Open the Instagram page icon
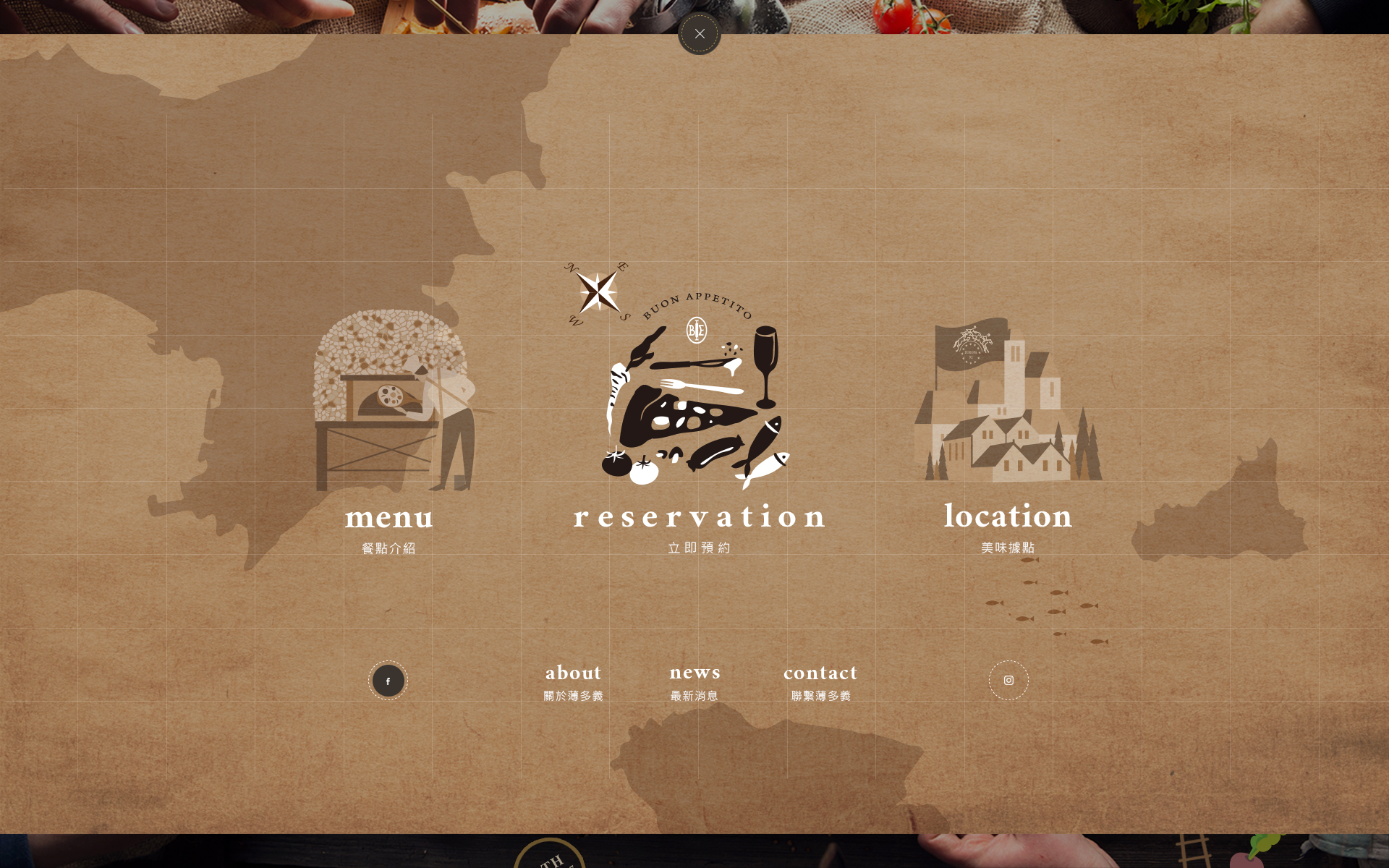 coord(1008,680)
